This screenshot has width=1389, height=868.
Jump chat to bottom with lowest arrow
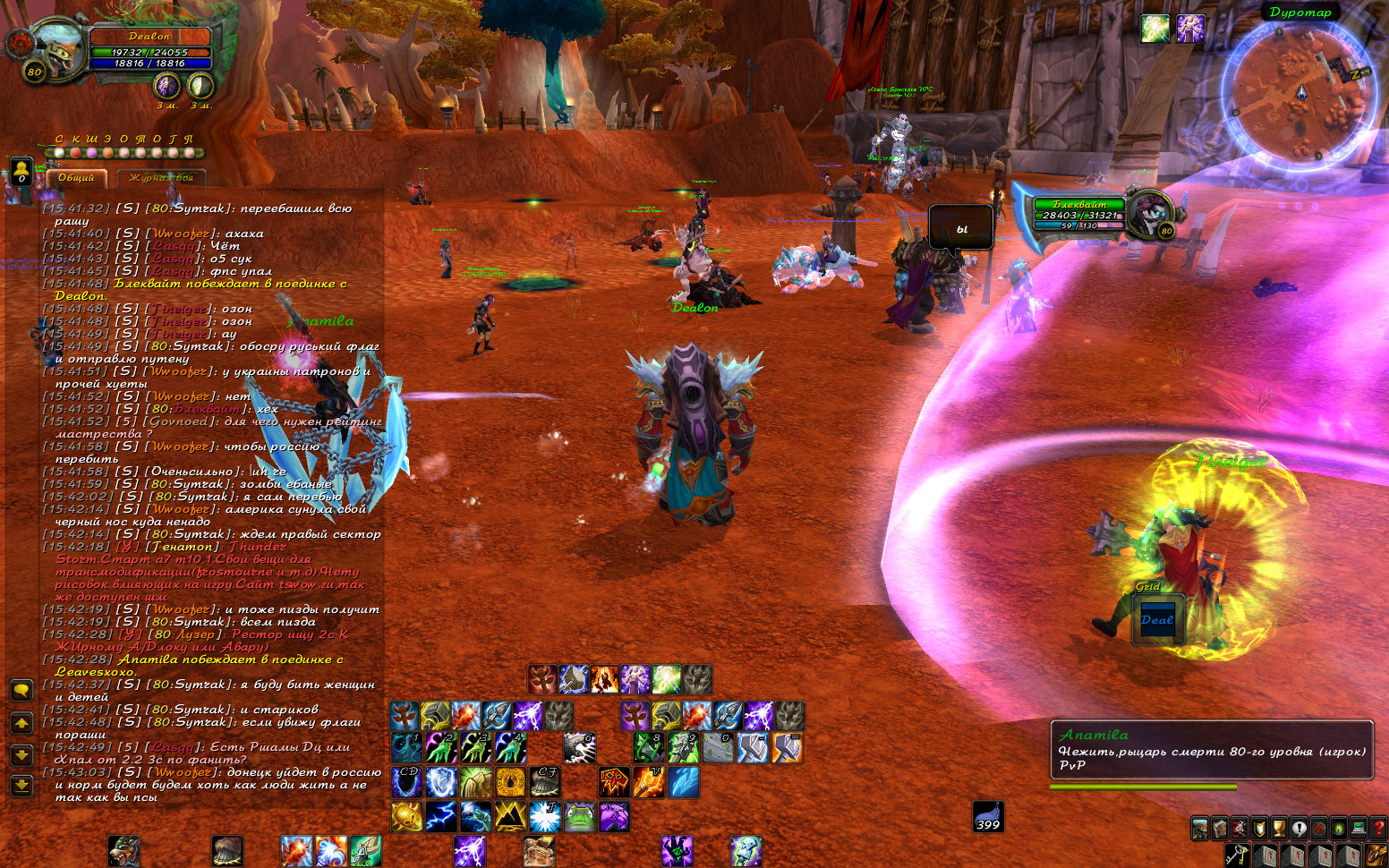point(21,786)
